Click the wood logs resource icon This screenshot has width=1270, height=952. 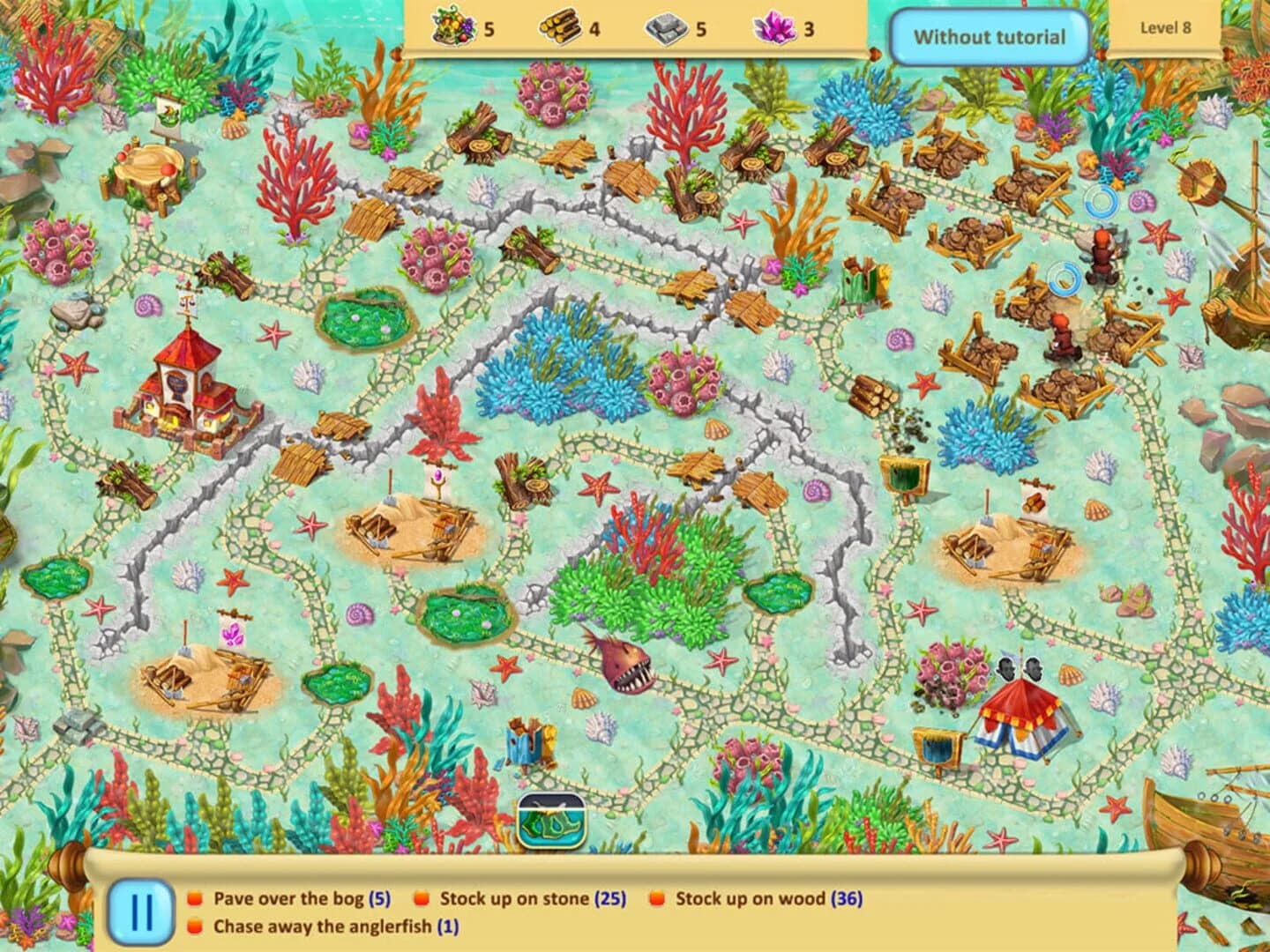coord(562,26)
